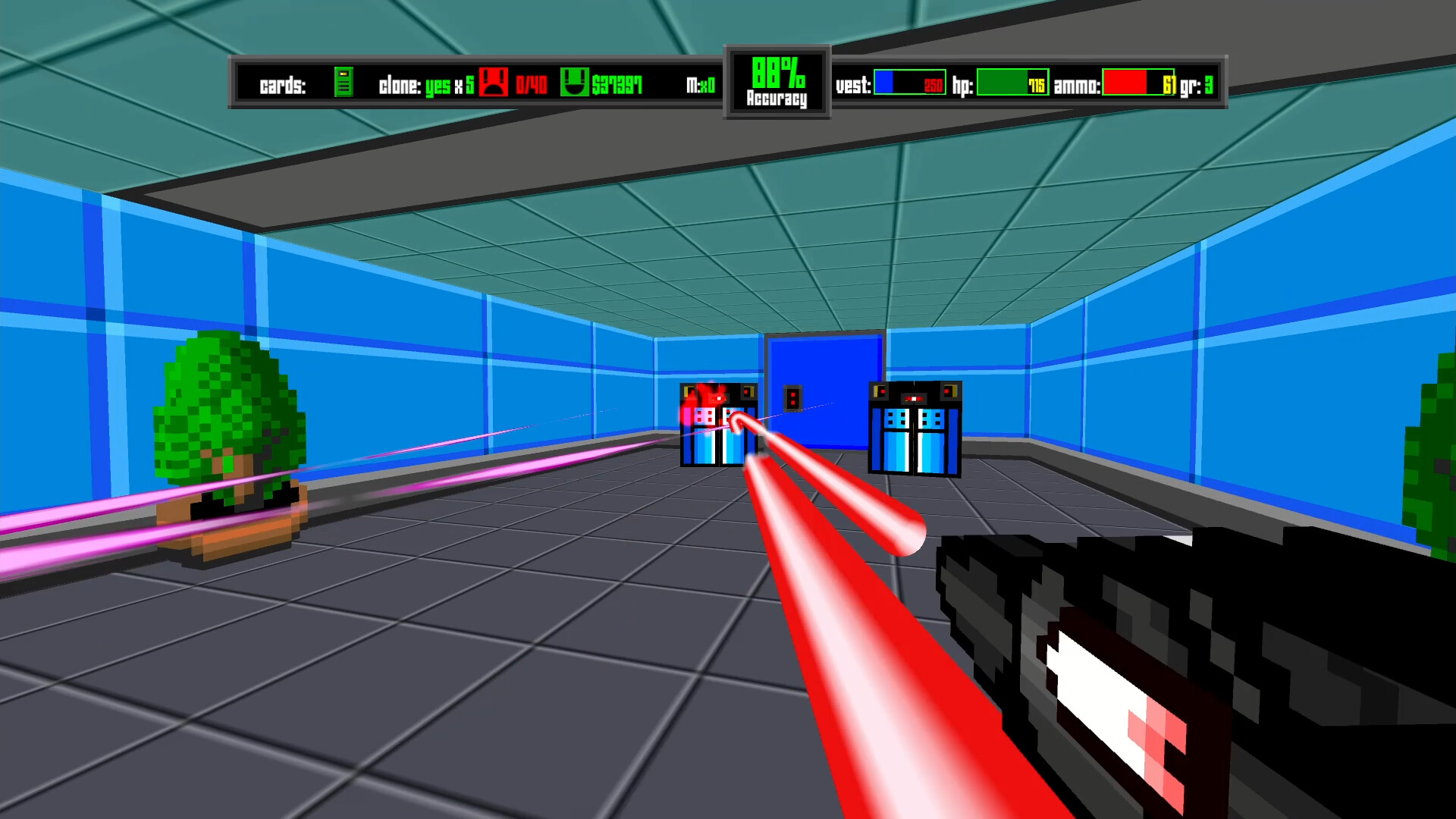Image resolution: width=1456 pixels, height=819 pixels.
Task: Select the 88% Accuracy display
Action: [777, 82]
